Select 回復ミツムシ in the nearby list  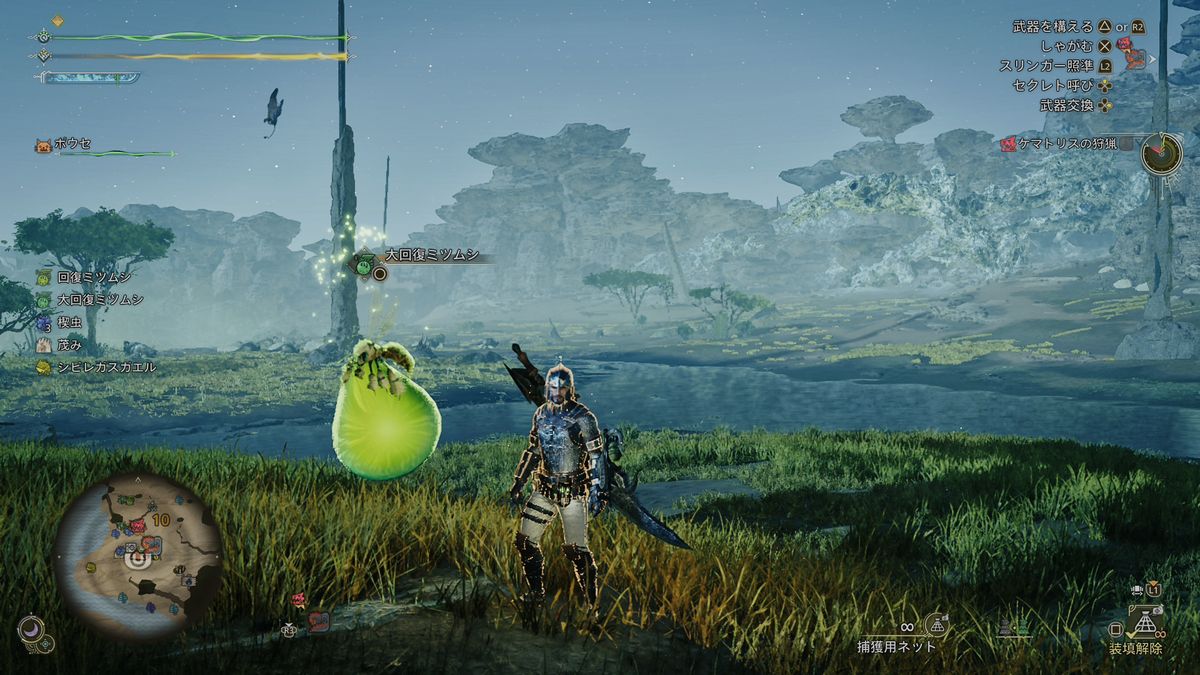(94, 277)
